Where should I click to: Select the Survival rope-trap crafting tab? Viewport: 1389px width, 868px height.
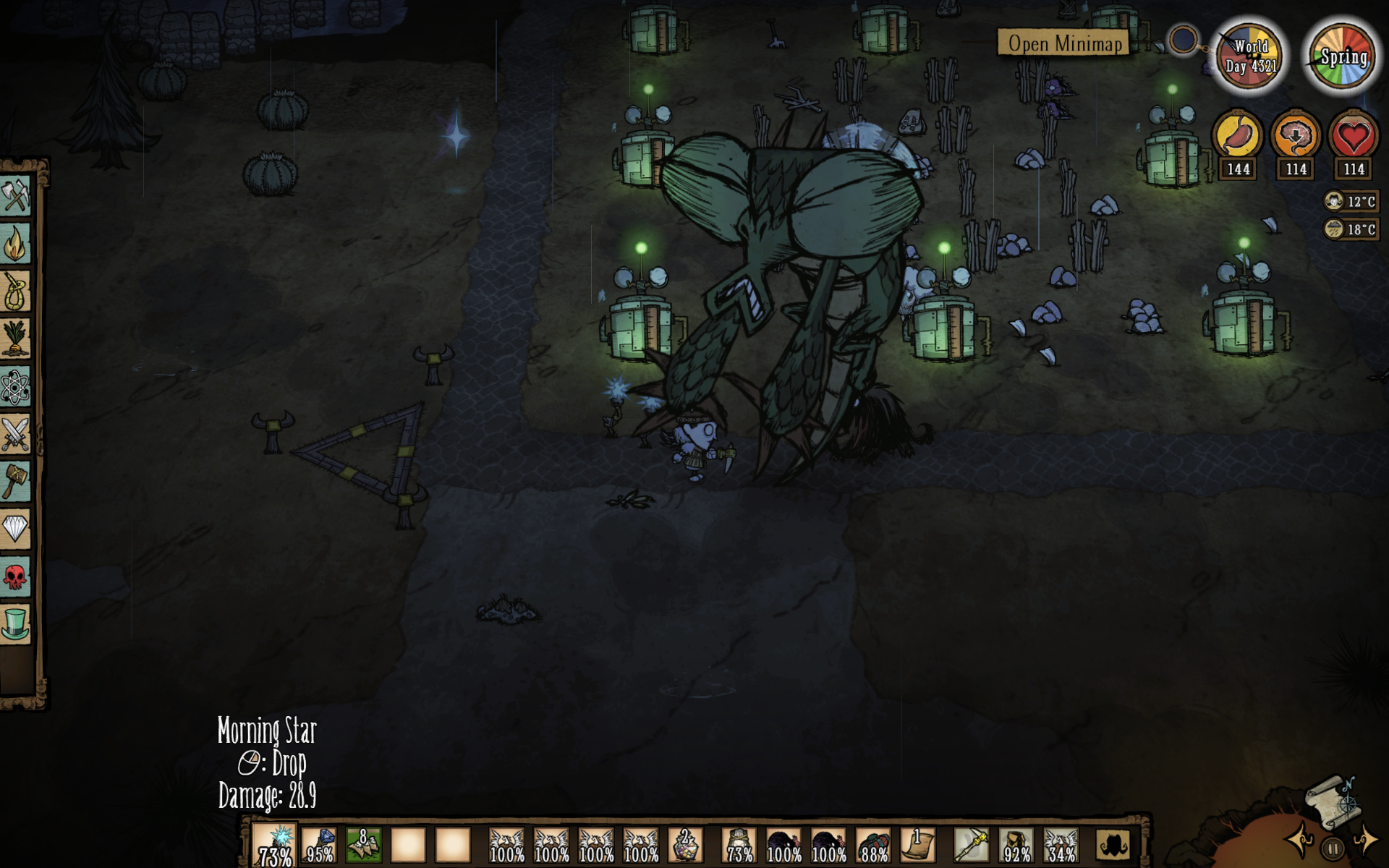15,292
